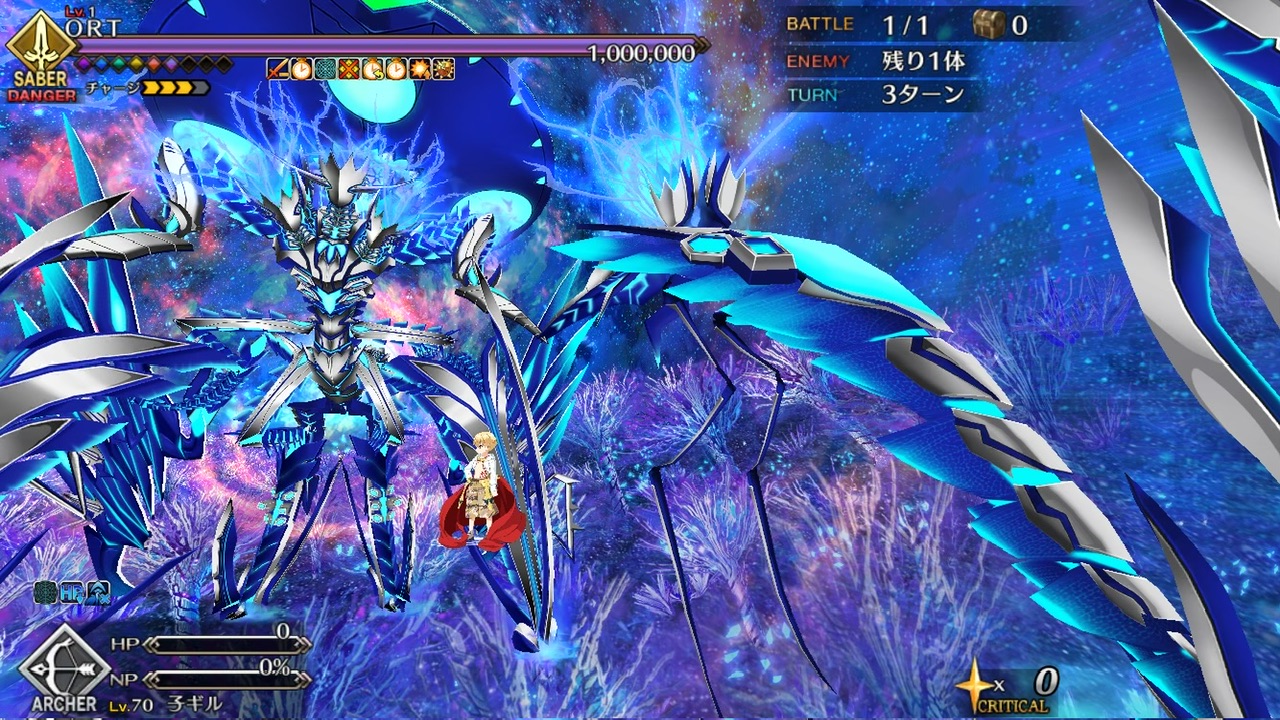View the blue mushroom-shaped debuff icon above 子ギル

[x=97, y=593]
